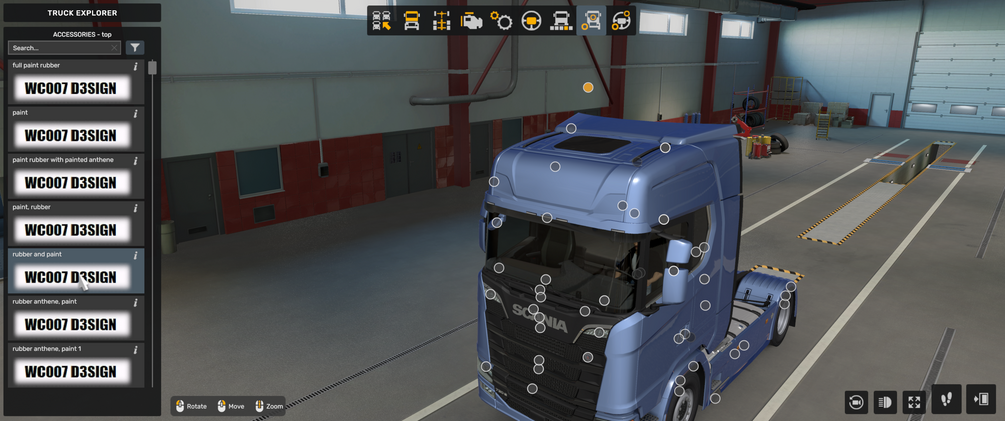
Task: Switch to interior accessories steering wheel icon
Action: pos(621,21)
